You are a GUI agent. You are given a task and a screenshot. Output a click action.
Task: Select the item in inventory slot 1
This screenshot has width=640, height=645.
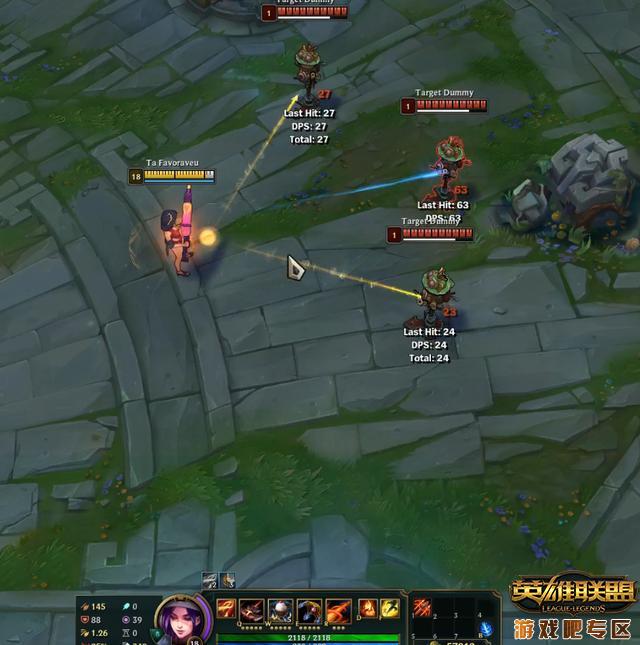[424, 606]
